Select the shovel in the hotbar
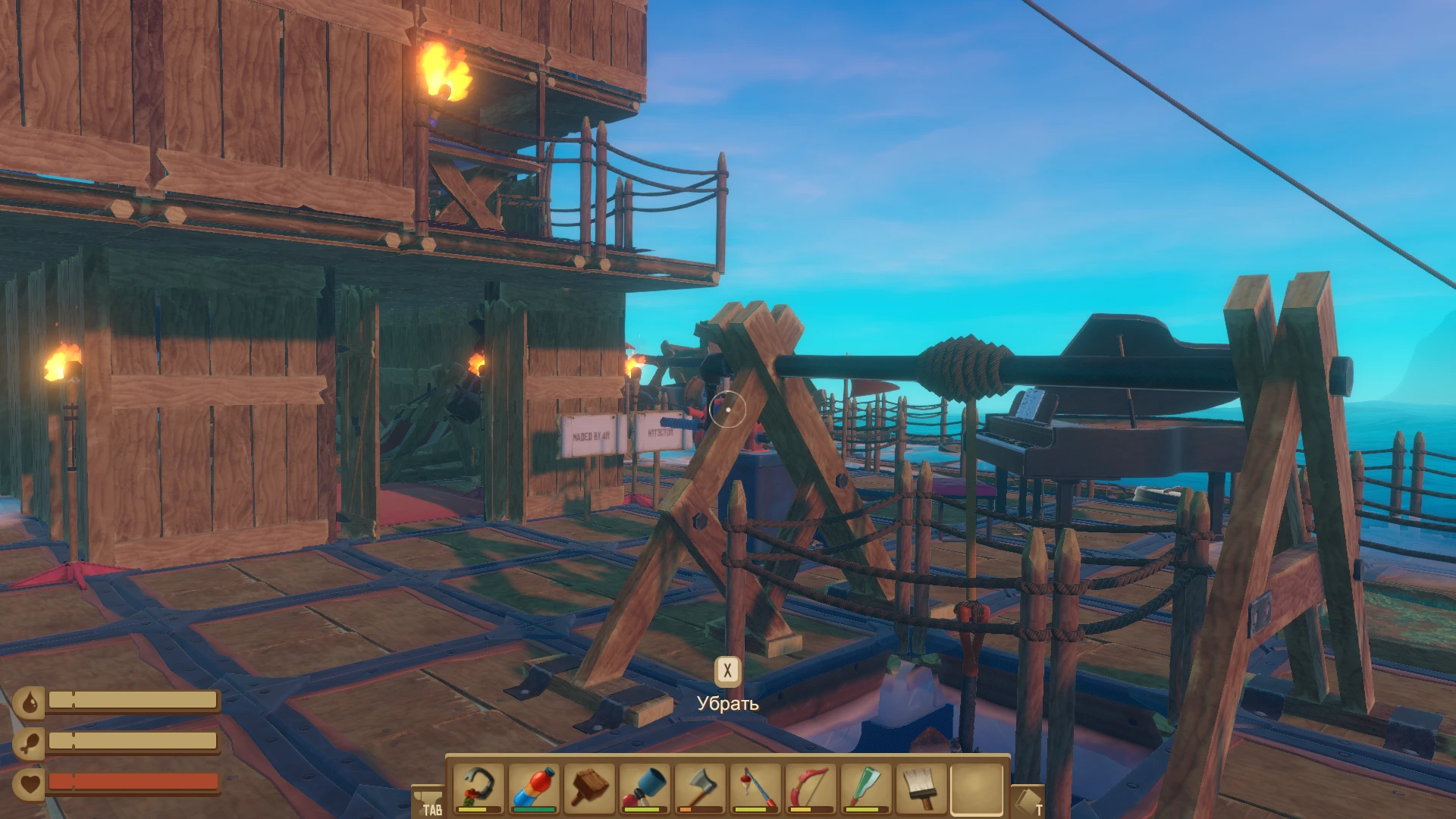 pos(865,787)
